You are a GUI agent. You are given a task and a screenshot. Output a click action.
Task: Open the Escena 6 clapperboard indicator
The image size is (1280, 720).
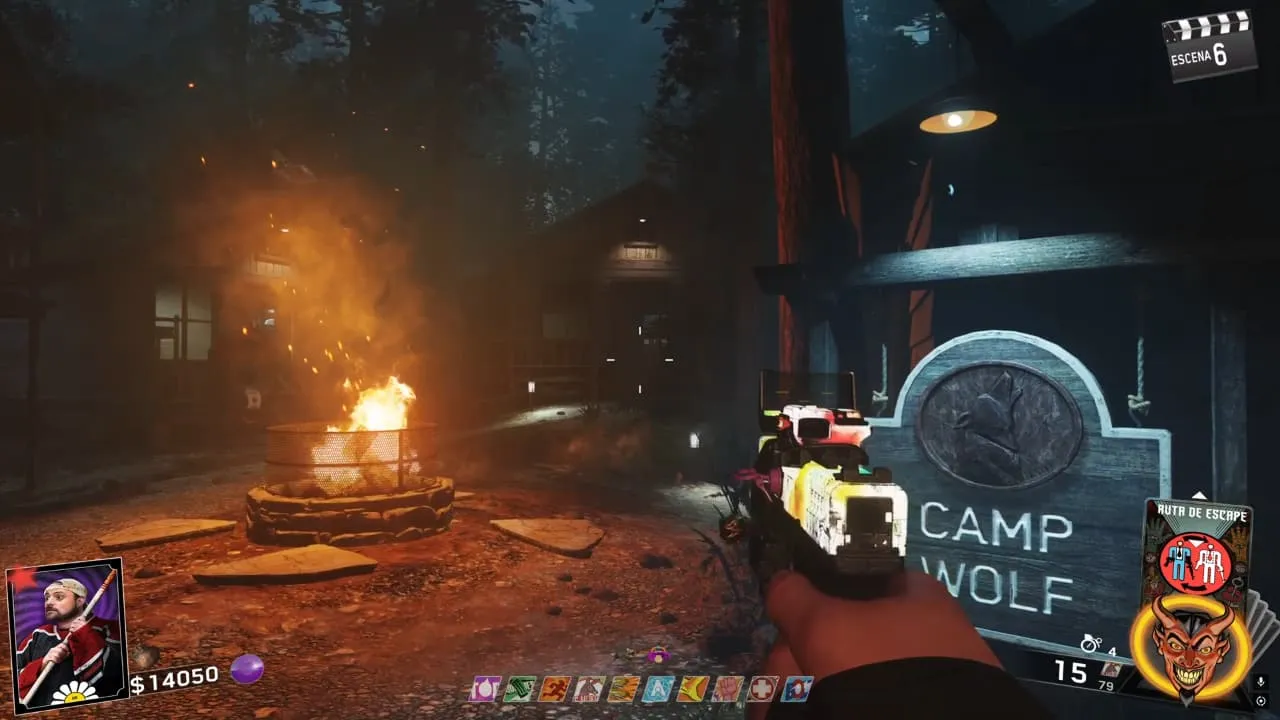tap(1210, 44)
